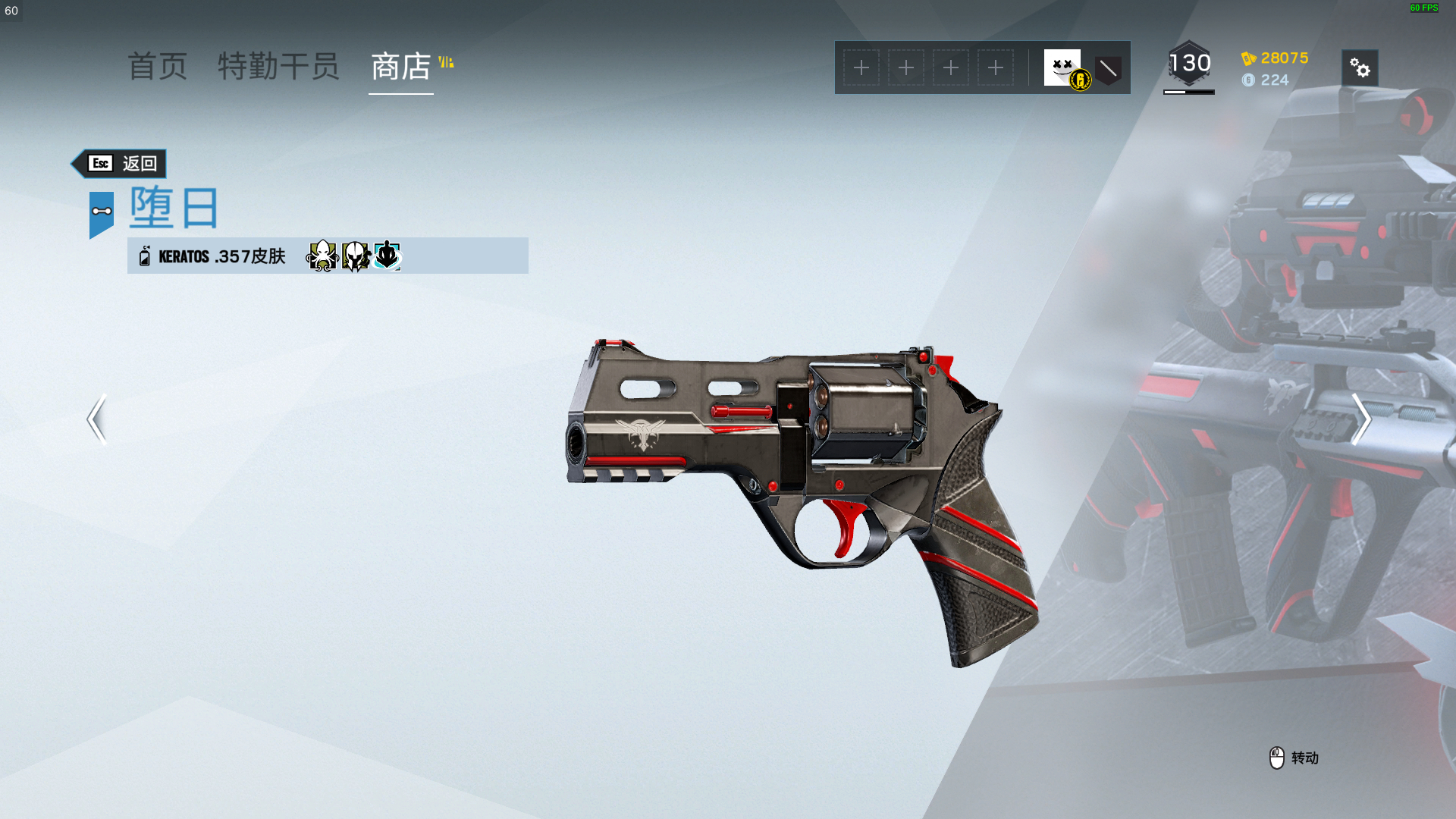Open the gear settings menu
Image resolution: width=1456 pixels, height=819 pixels.
click(1360, 68)
